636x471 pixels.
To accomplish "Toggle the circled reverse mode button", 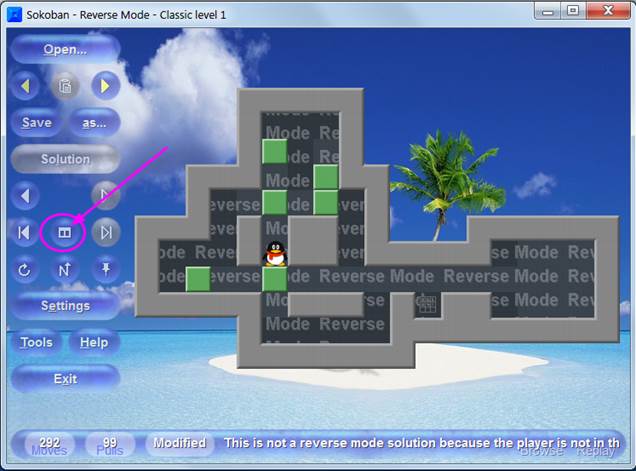I will (x=65, y=233).
